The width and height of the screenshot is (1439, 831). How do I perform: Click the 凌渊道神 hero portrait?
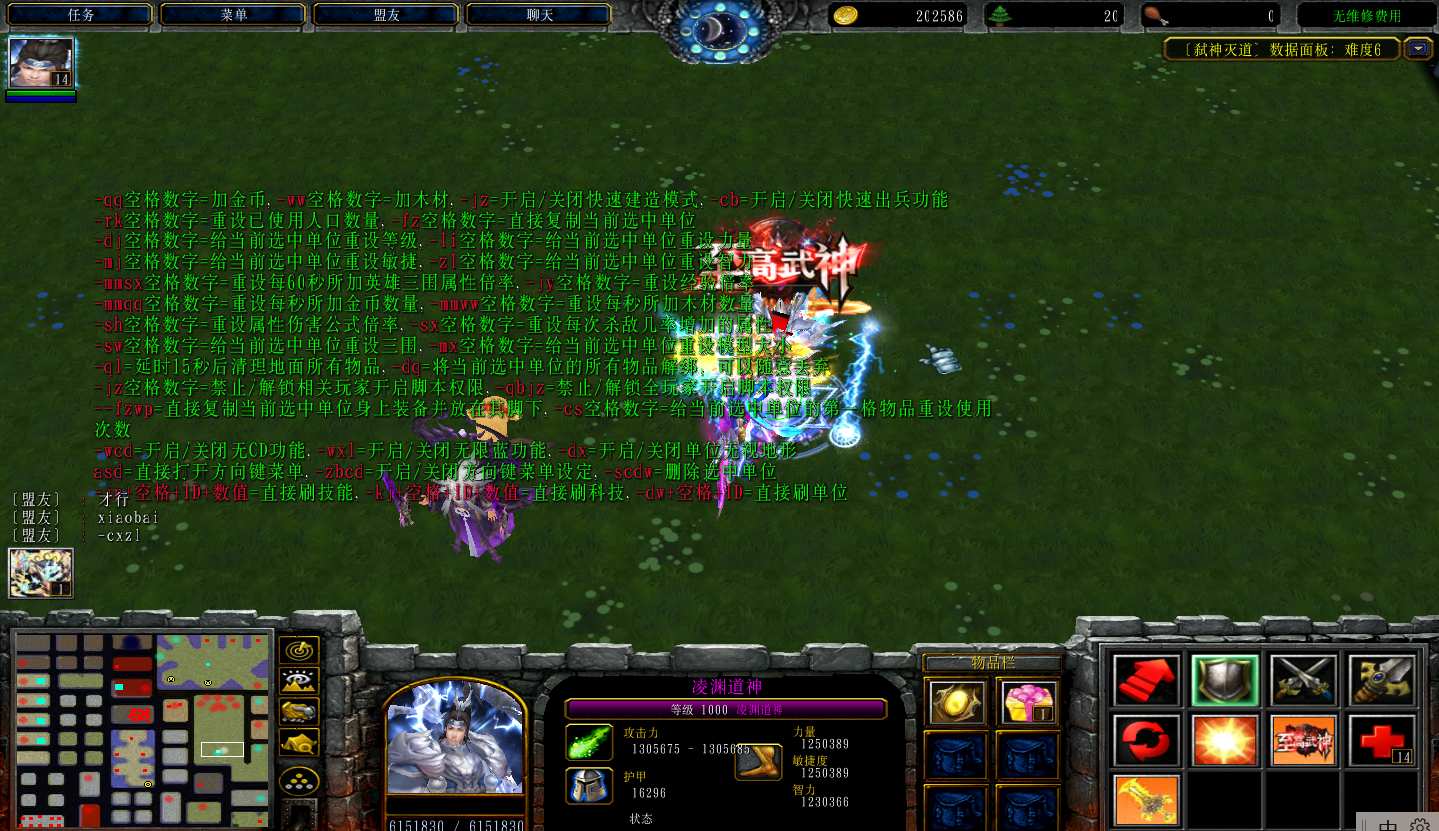click(x=455, y=740)
